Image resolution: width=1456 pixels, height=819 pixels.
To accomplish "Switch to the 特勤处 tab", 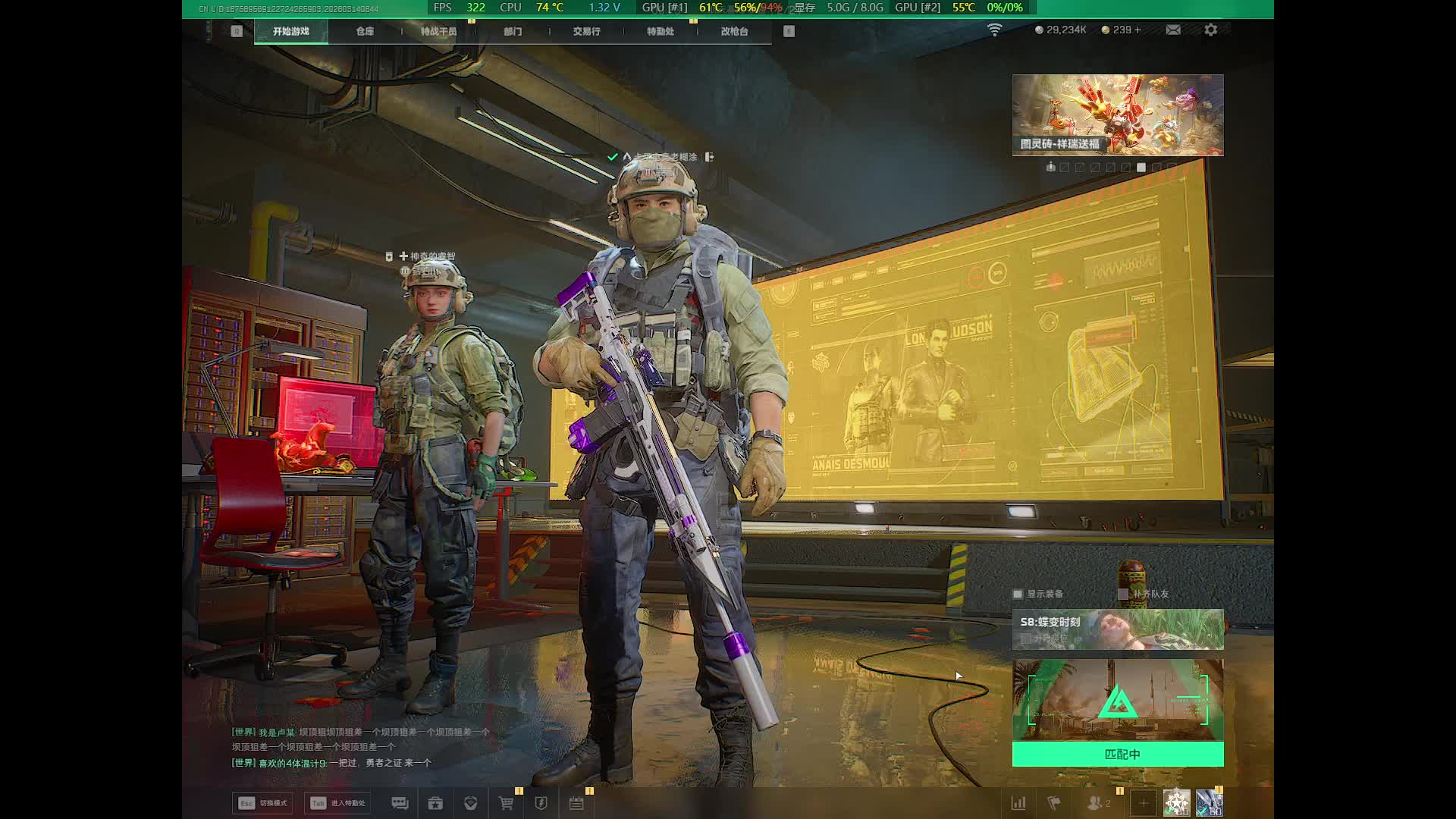I will coord(660,31).
